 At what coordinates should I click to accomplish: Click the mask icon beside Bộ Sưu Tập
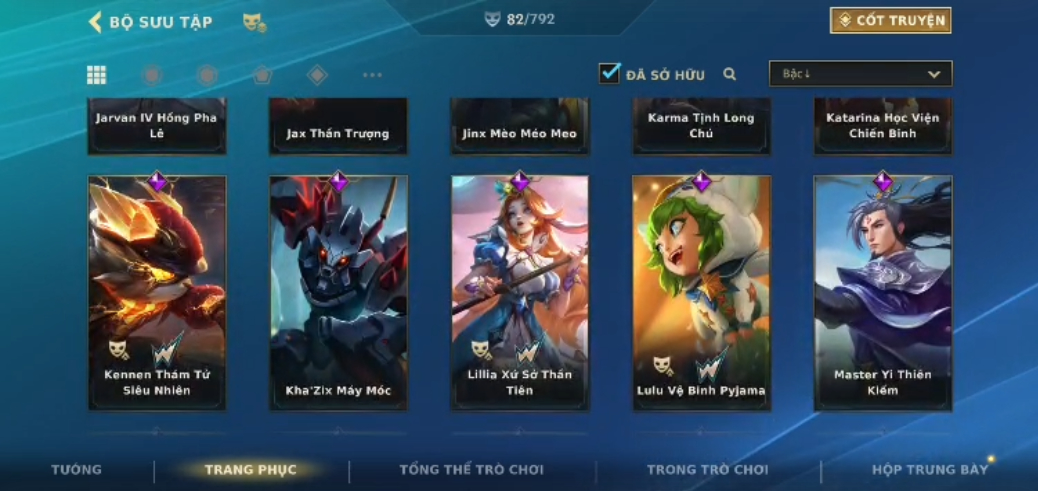coord(254,22)
